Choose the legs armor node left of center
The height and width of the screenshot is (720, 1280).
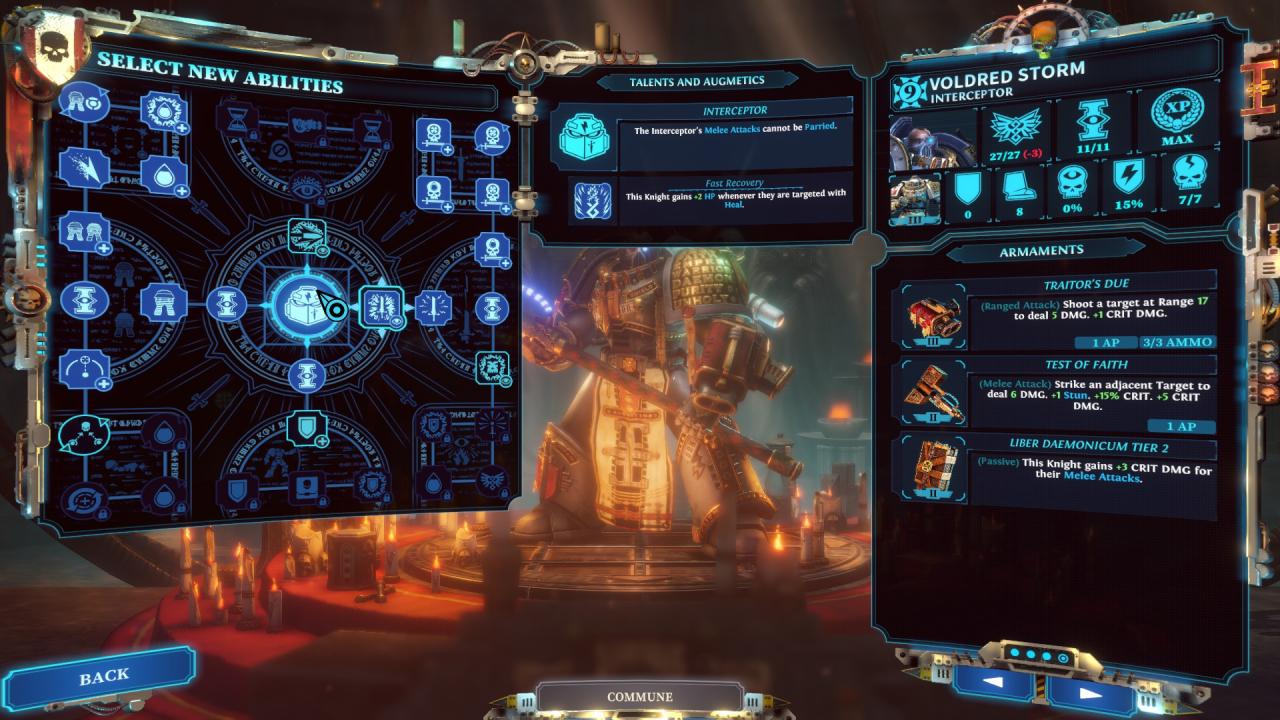(x=160, y=302)
